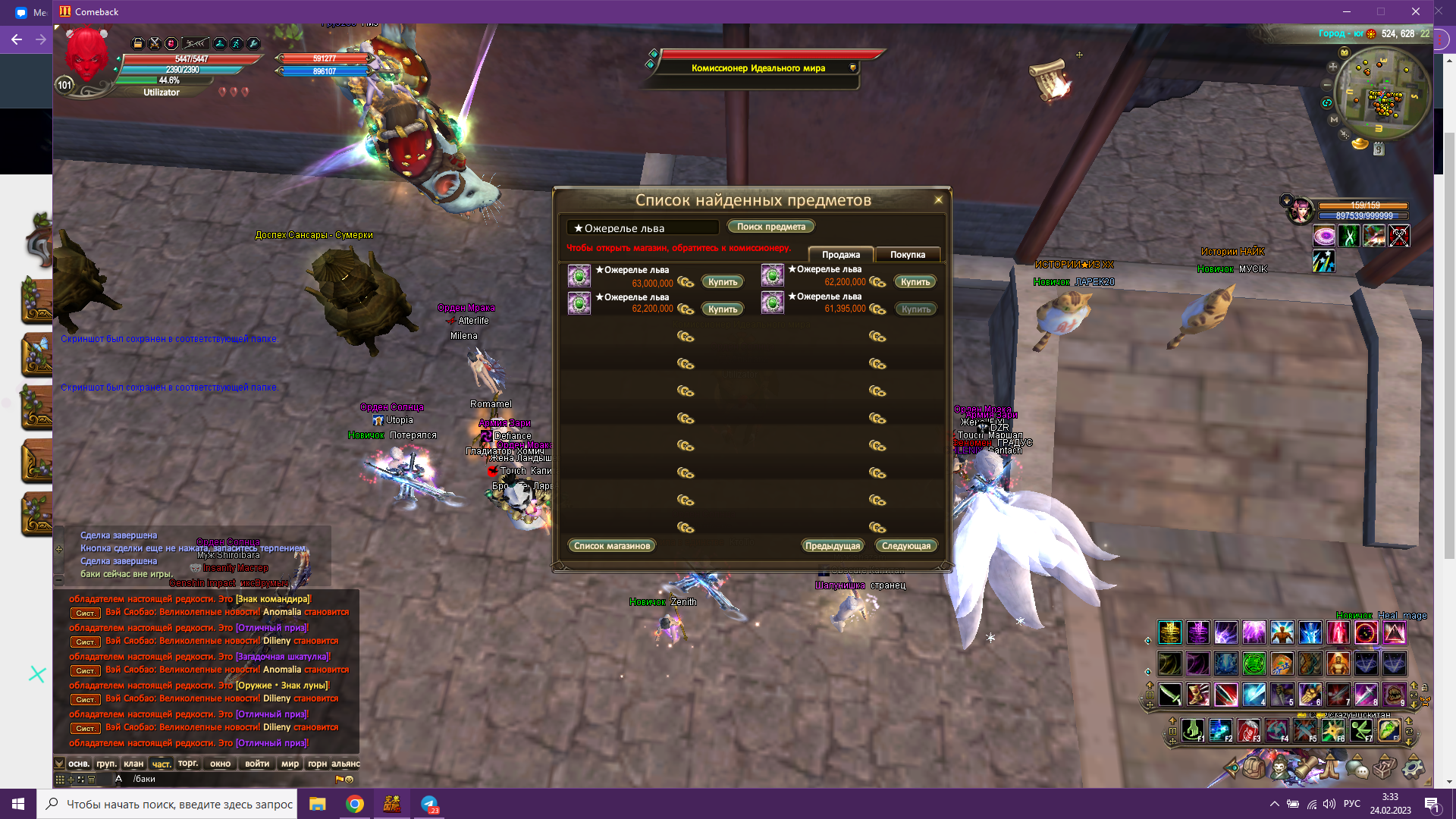Buy the Ожерелье льва priced 61,395,000
The height and width of the screenshot is (819, 1456).
pos(915,309)
